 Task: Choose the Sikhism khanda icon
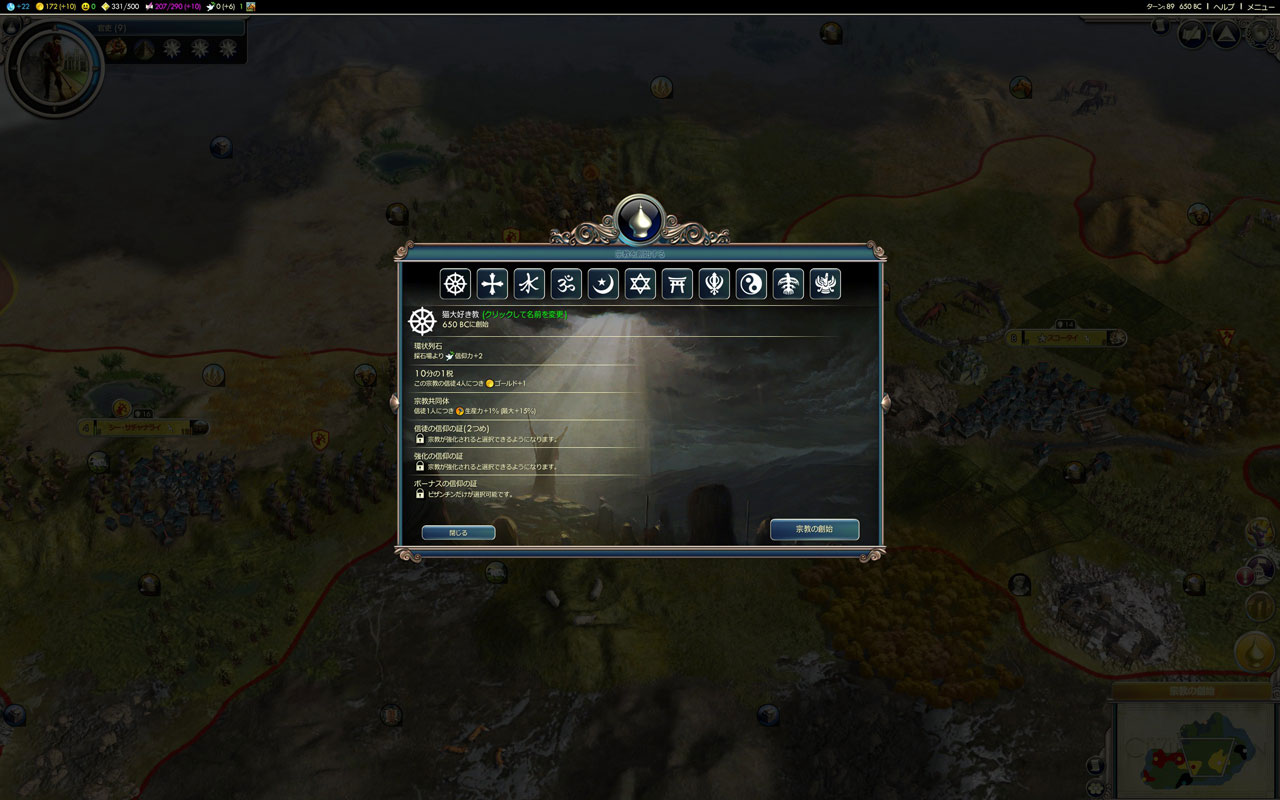[x=714, y=284]
